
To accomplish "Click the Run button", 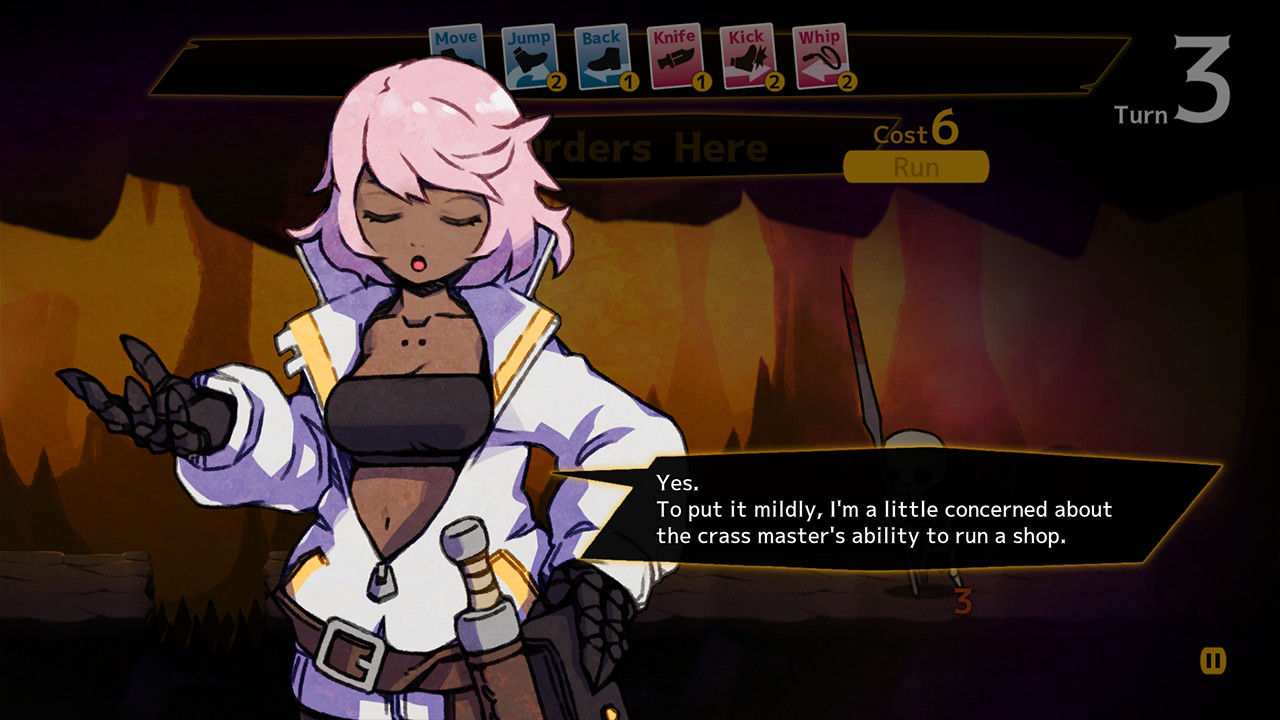I will coord(916,167).
